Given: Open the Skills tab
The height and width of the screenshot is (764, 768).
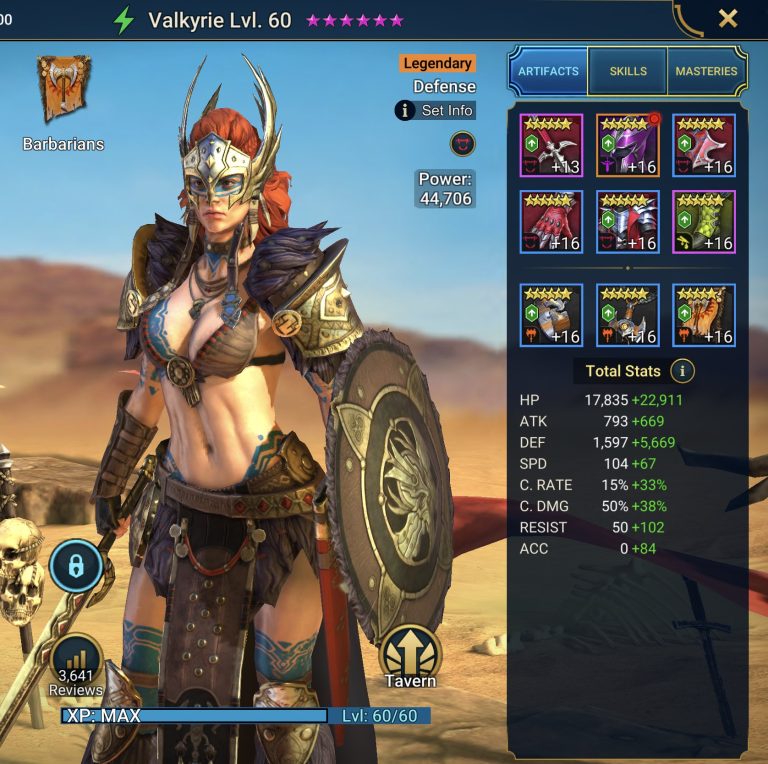Looking at the screenshot, I should (x=628, y=71).
